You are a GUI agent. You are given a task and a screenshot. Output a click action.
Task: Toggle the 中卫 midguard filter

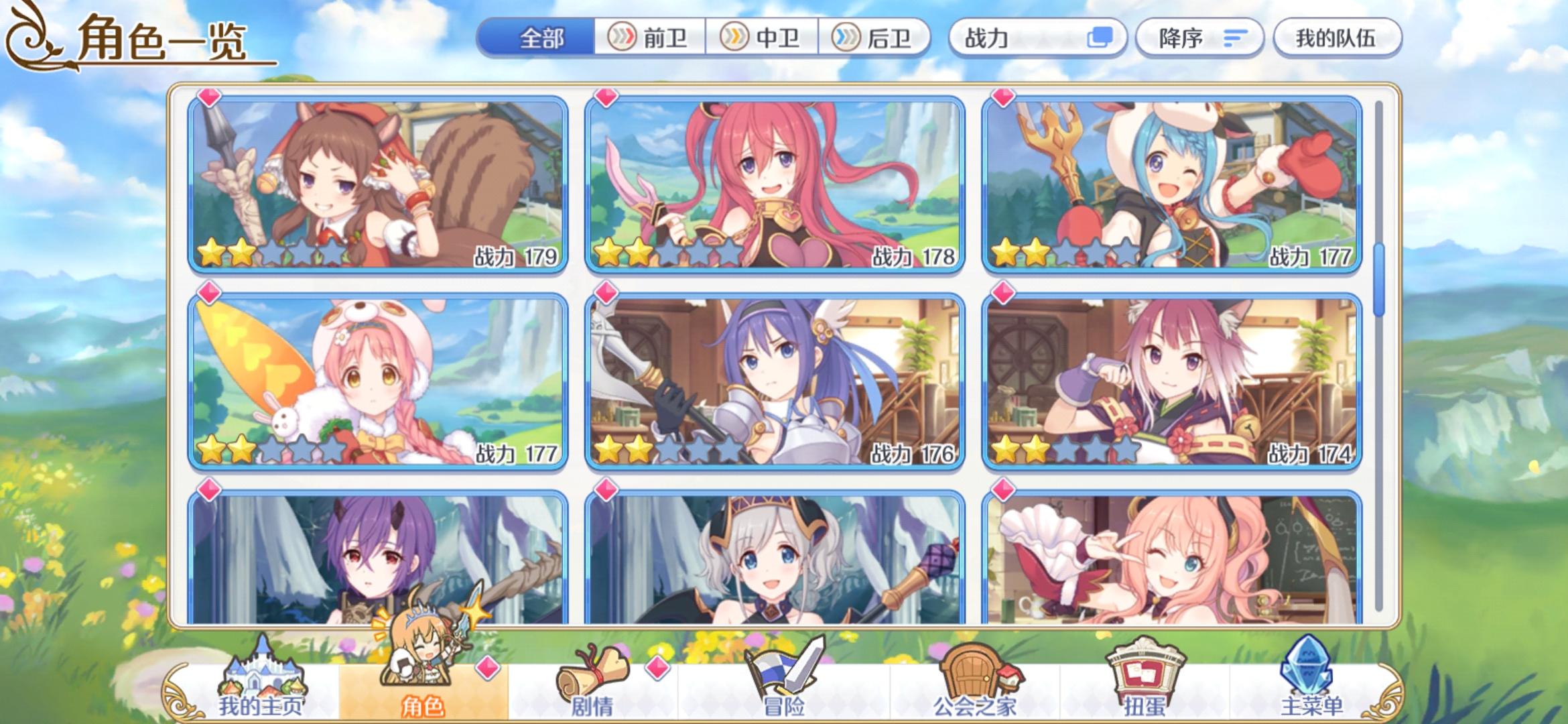pos(761,38)
